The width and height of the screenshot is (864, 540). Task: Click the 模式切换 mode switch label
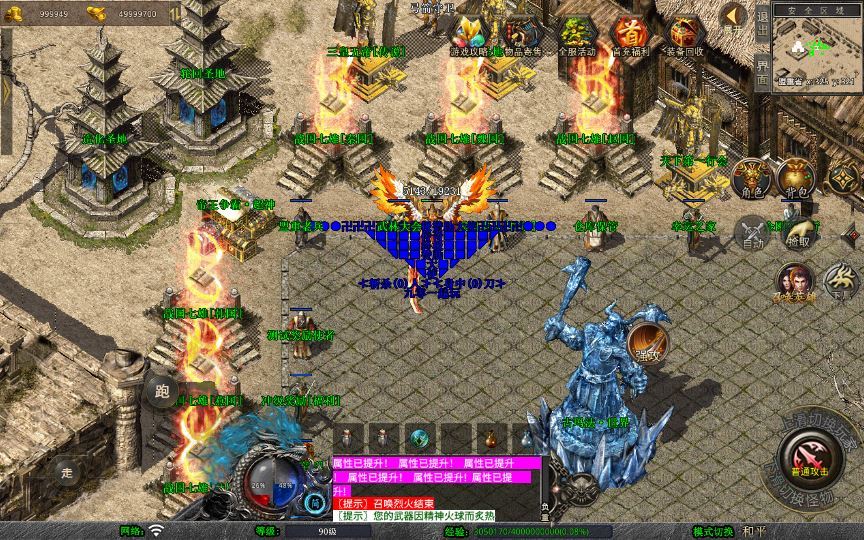click(x=714, y=531)
